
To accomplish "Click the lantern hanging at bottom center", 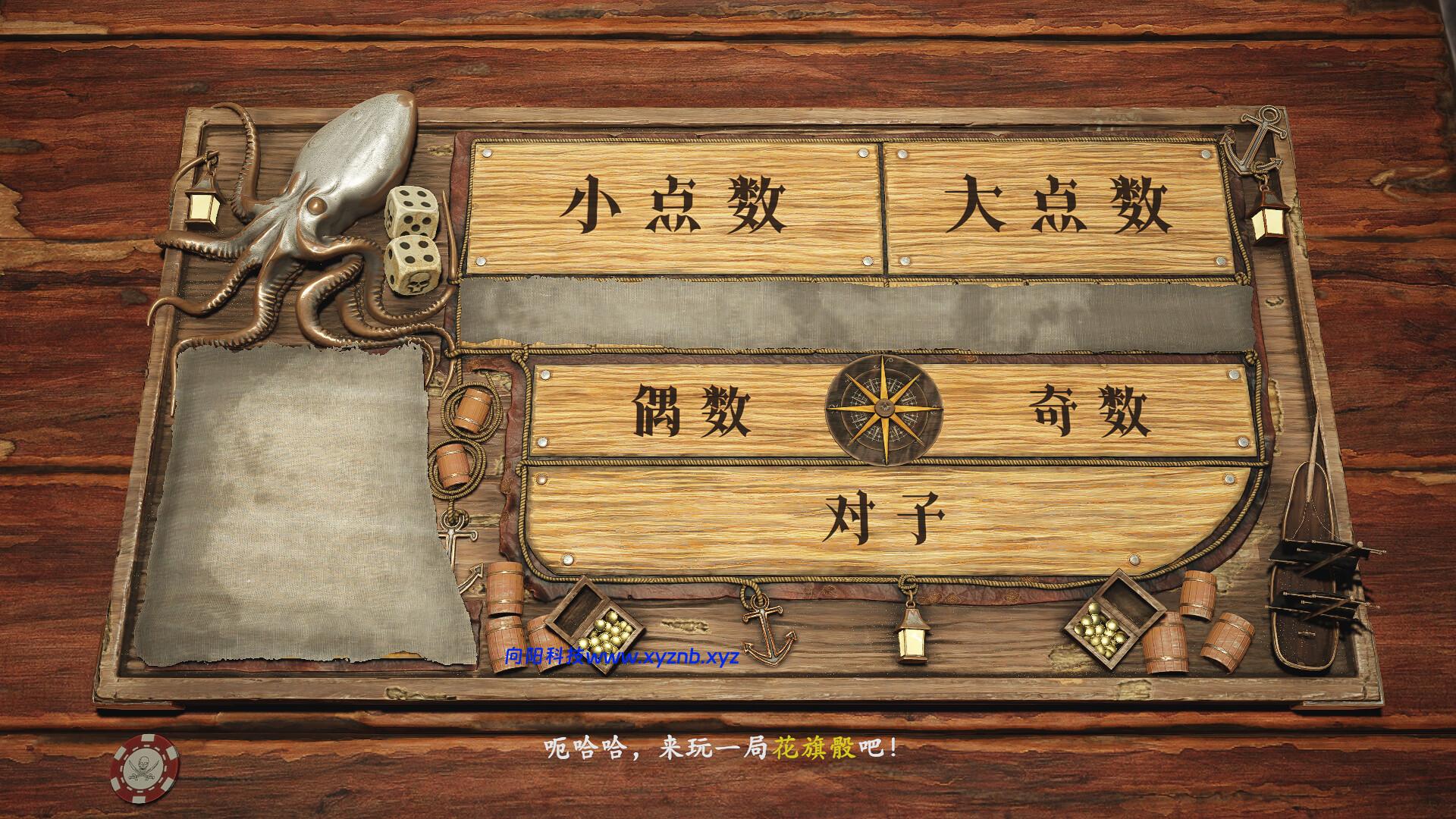I will tap(912, 641).
